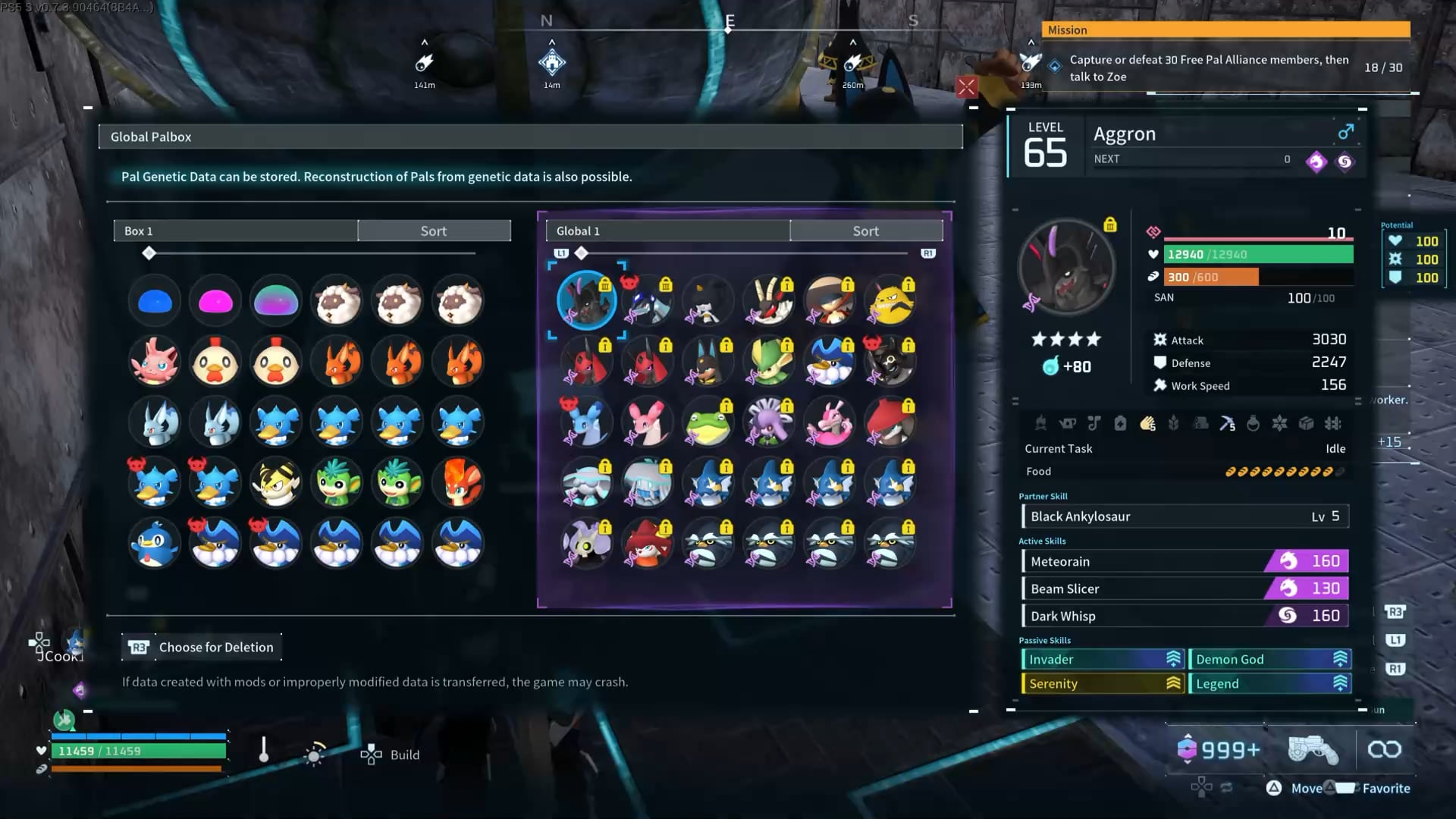Screen dimensions: 1456x819
Task: Select the yellow angry-faced Pal with lock
Action: click(x=890, y=301)
